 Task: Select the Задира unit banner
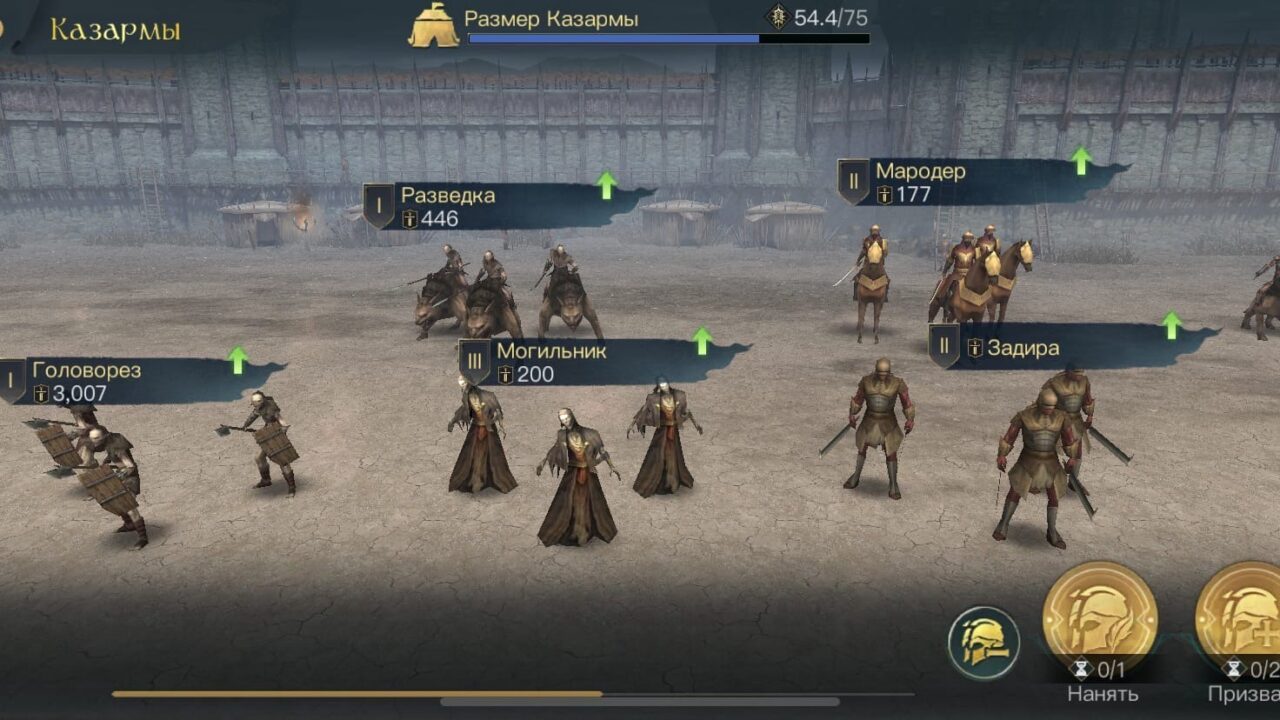1040,348
